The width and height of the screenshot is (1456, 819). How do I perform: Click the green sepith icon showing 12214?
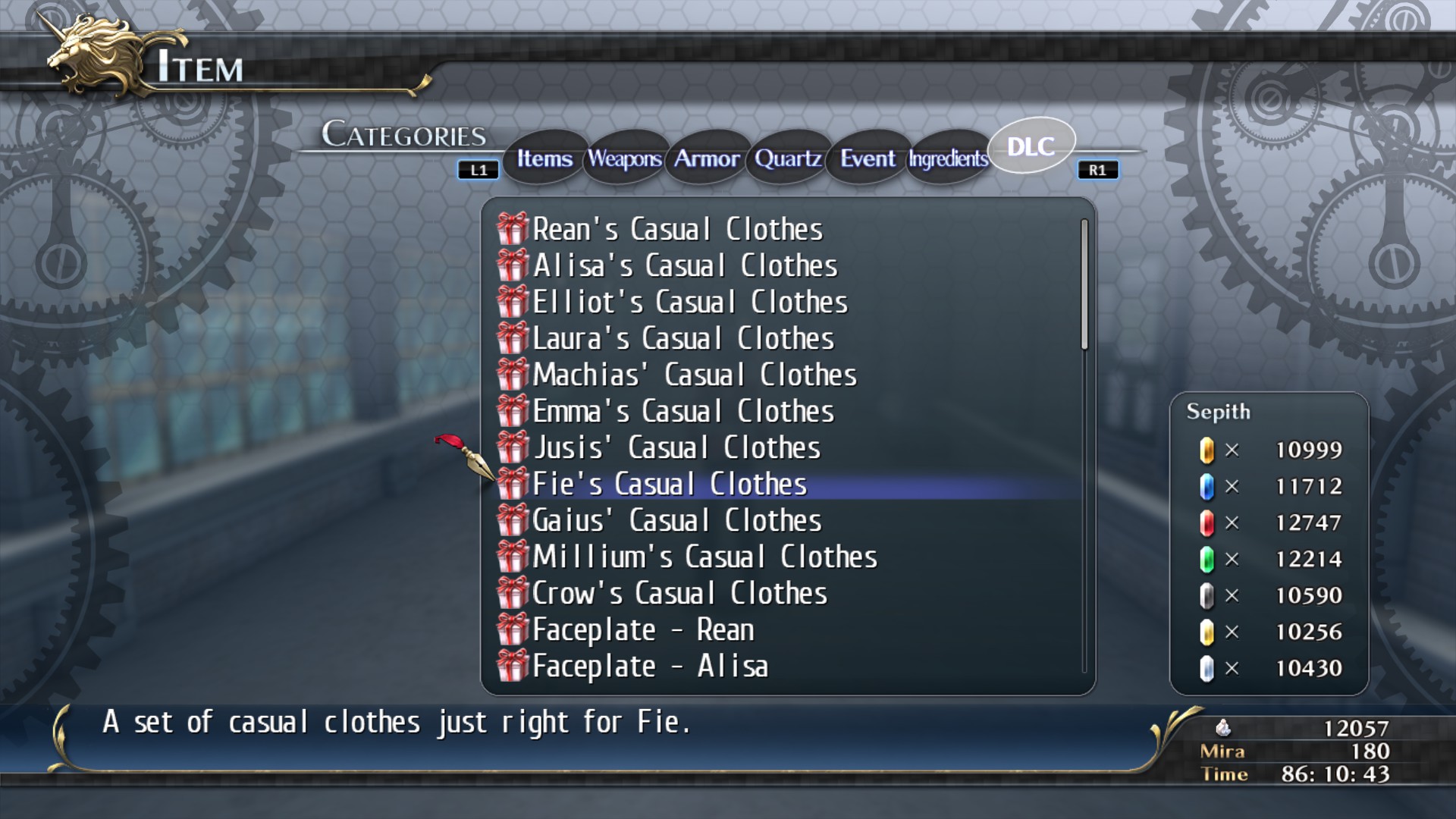coord(1206,559)
